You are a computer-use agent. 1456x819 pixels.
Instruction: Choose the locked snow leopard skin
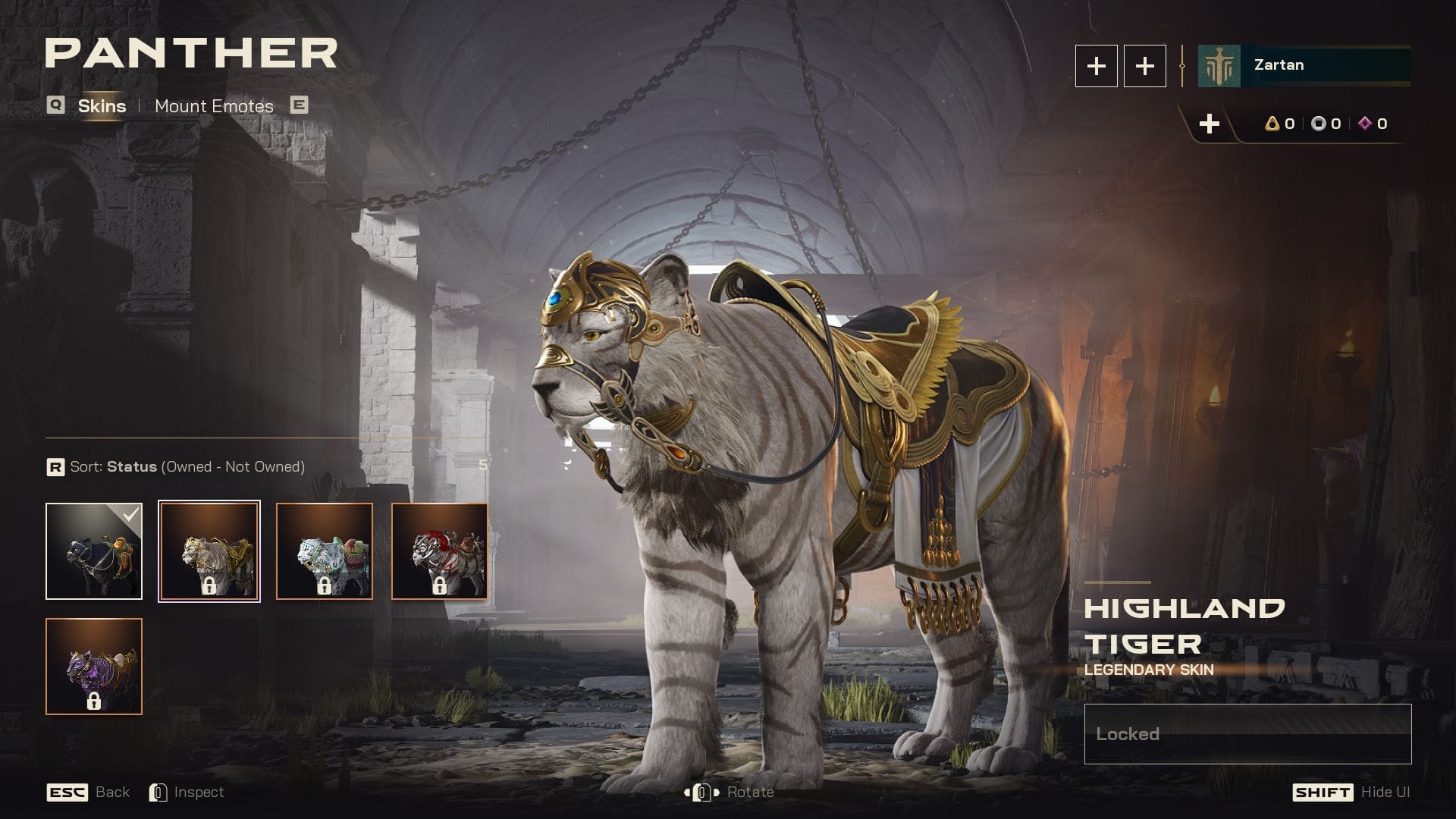[325, 551]
